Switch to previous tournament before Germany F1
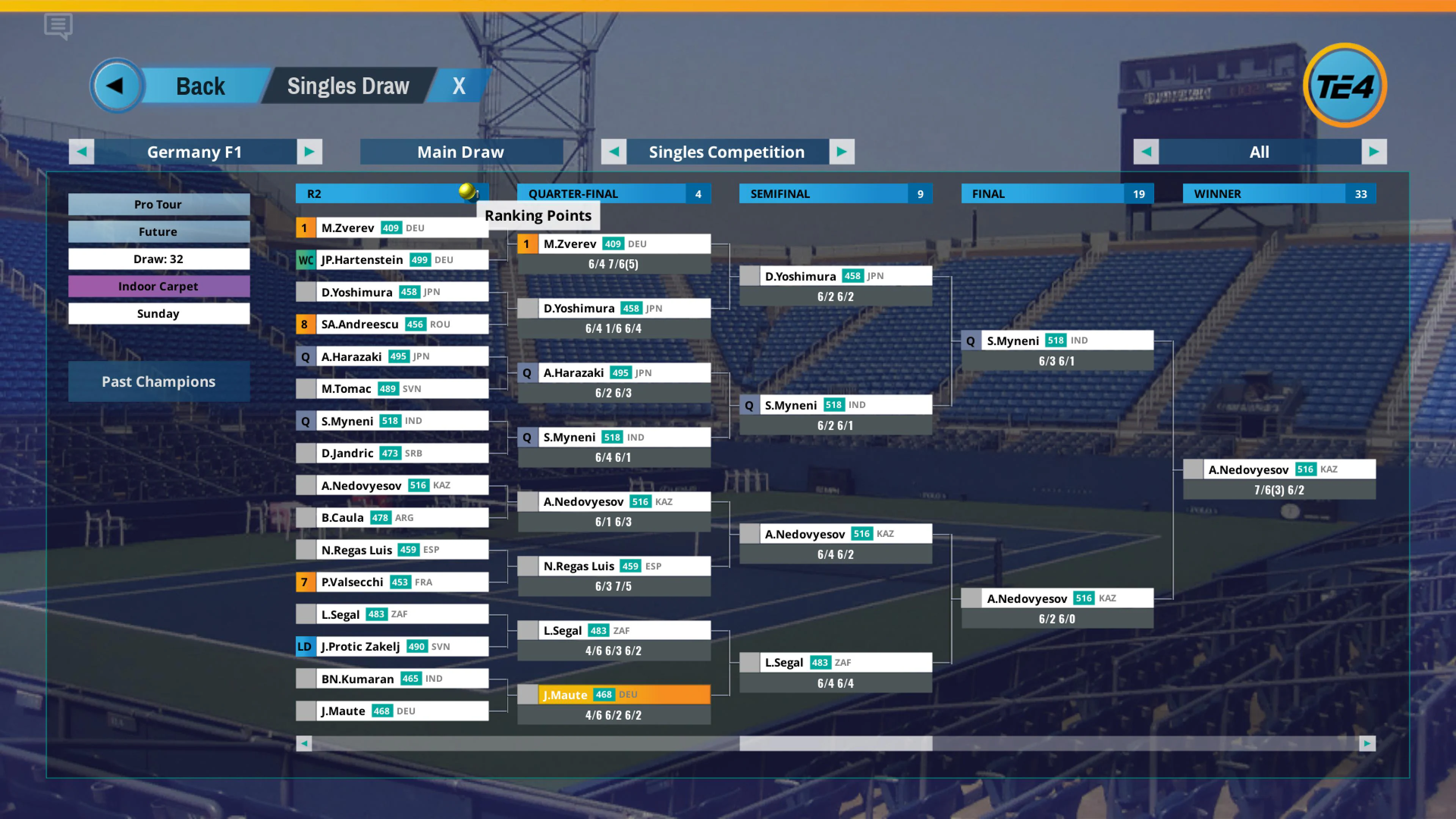1456x819 pixels. tap(82, 152)
